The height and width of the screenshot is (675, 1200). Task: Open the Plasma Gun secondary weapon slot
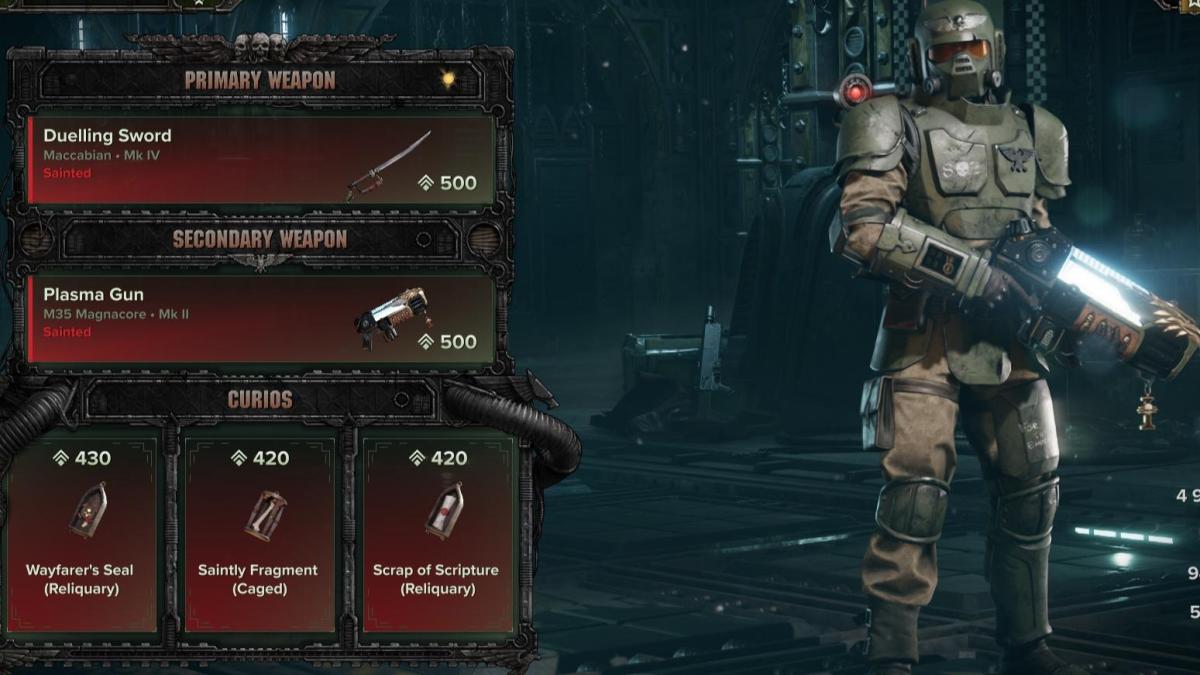click(x=262, y=319)
